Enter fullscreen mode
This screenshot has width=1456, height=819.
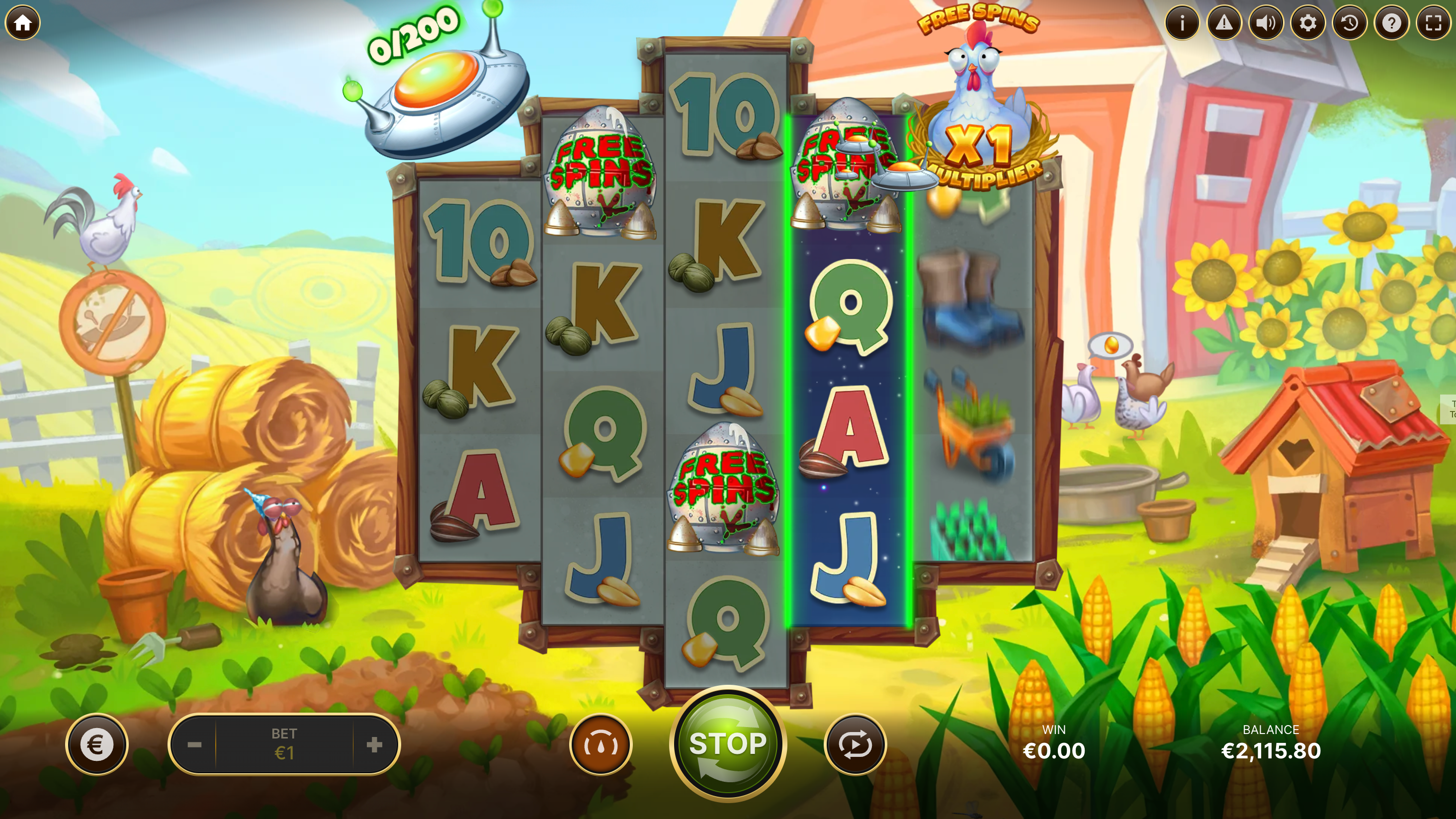coord(1434,22)
